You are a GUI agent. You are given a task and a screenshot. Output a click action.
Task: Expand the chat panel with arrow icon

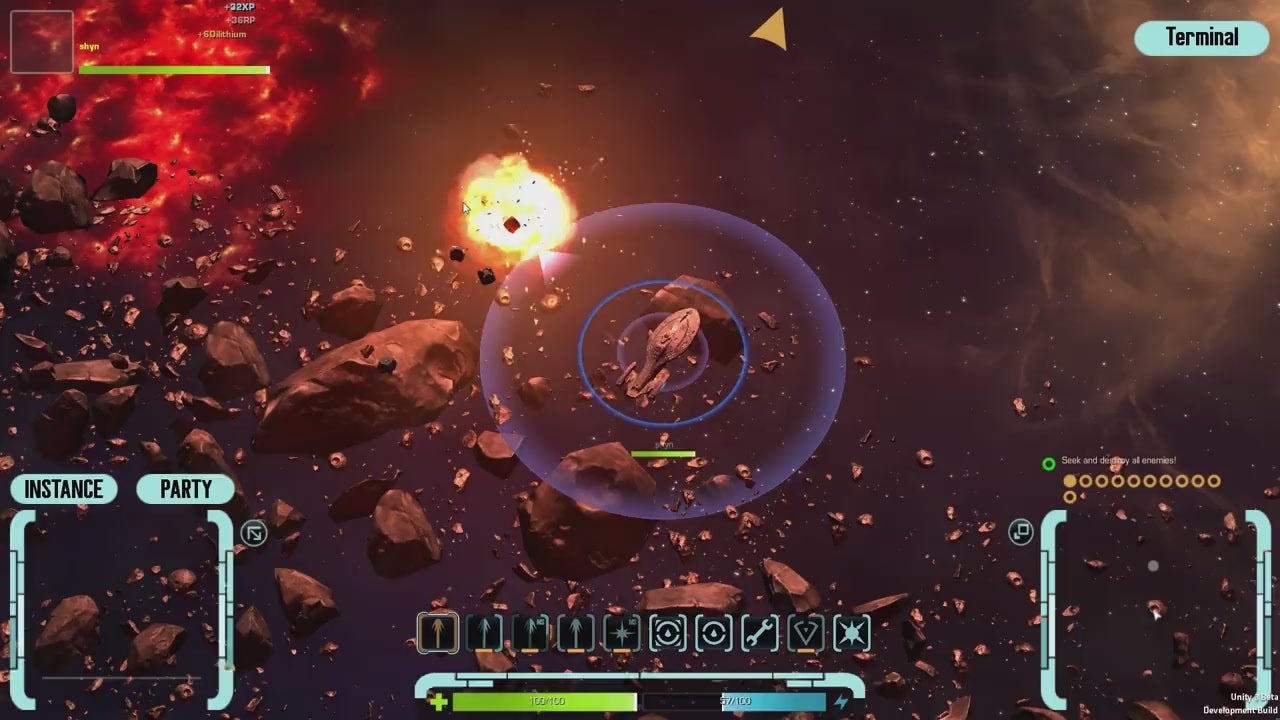tap(254, 533)
